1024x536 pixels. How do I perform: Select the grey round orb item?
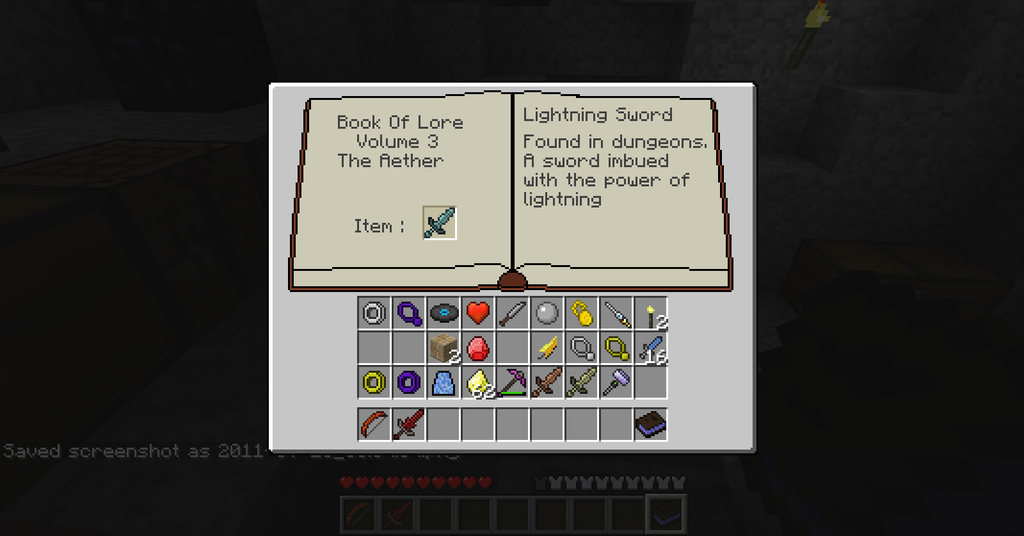(546, 313)
